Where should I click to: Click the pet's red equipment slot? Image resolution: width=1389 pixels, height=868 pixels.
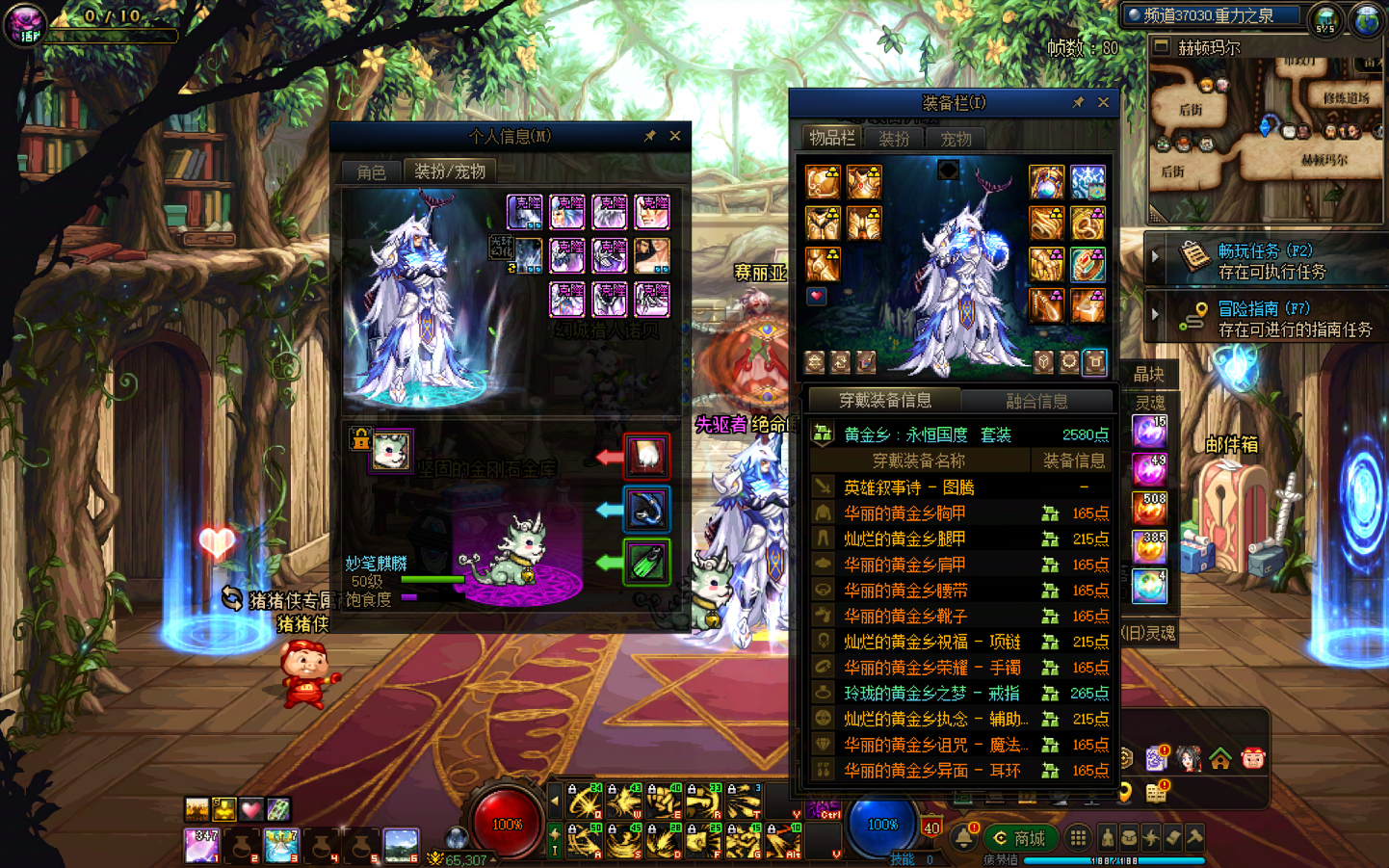[646, 456]
